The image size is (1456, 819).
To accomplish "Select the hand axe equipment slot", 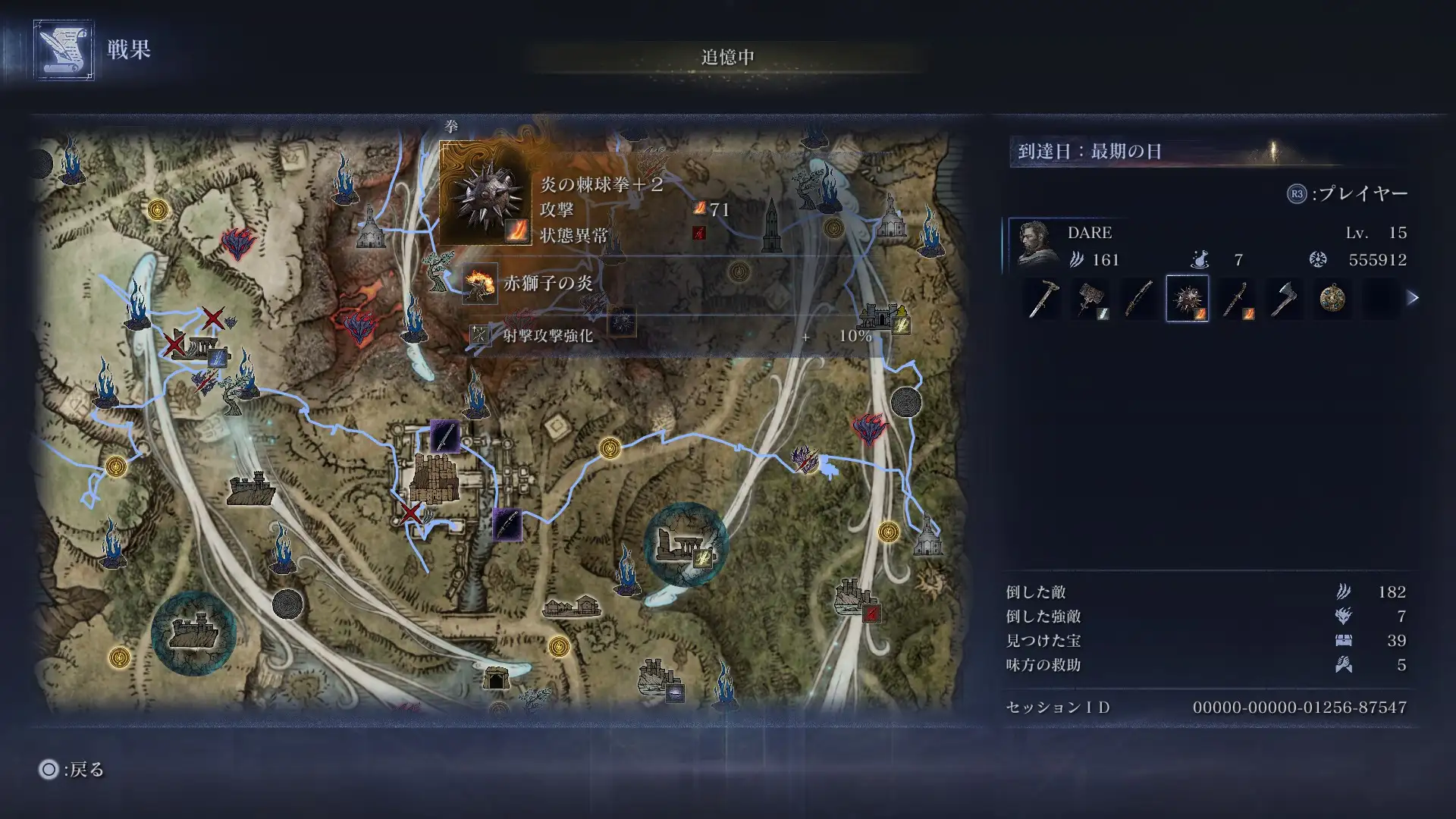I will 1284,299.
